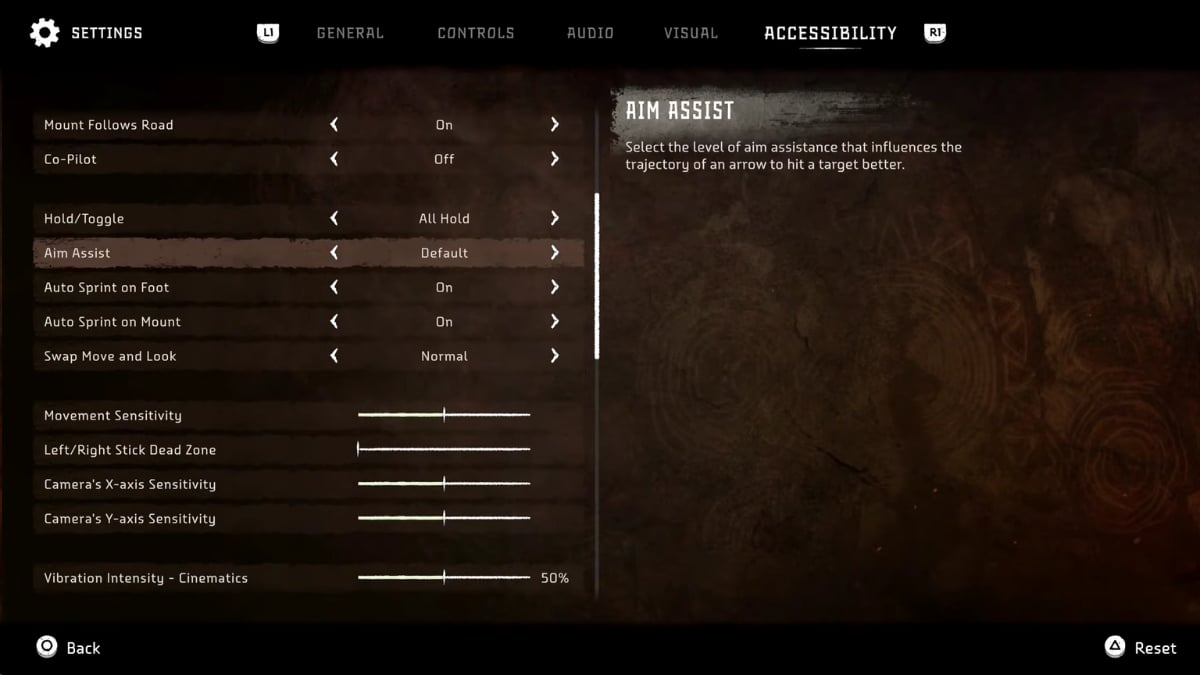Increase Aim Assist using right arrow

click(554, 253)
